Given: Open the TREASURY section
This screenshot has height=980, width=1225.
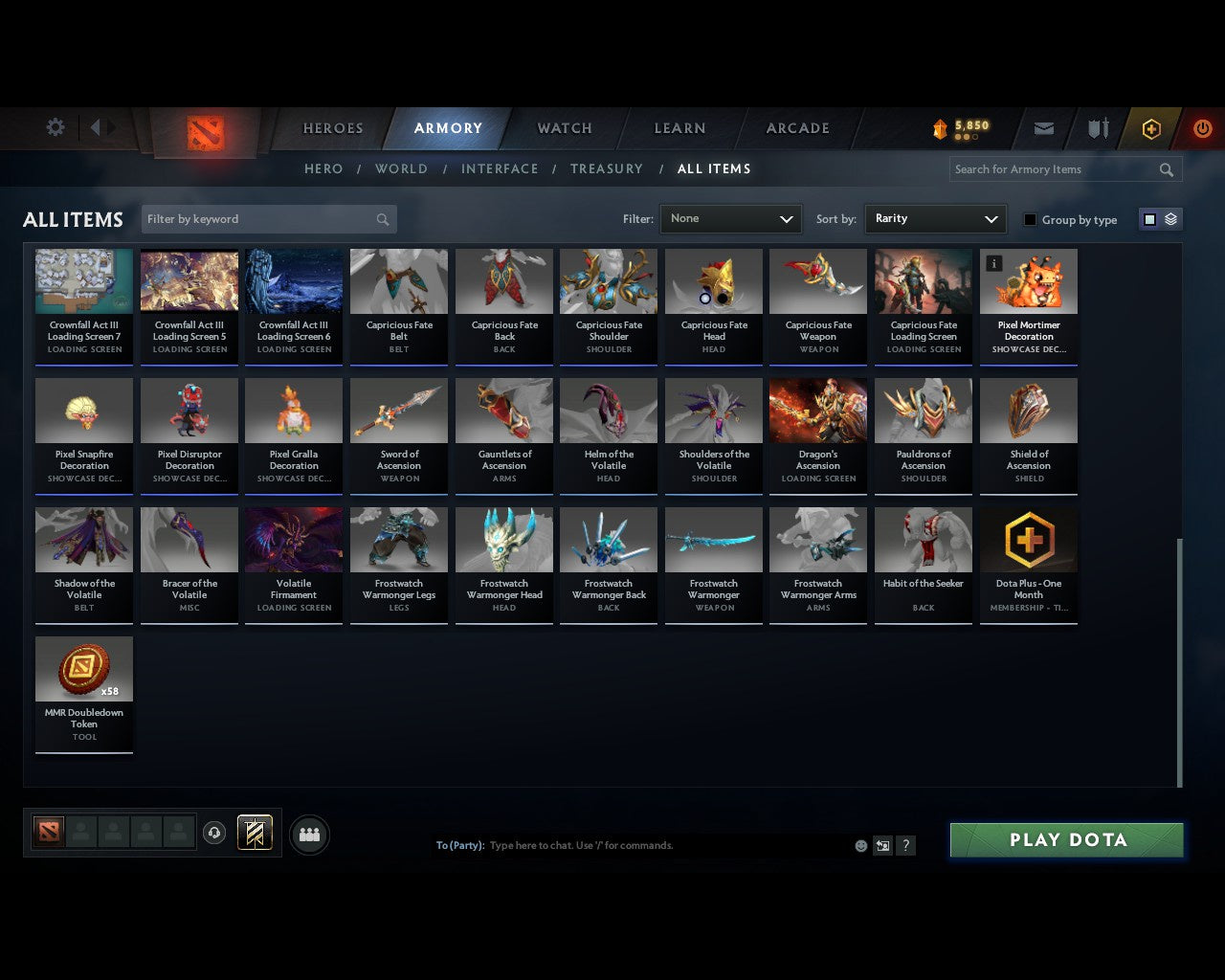Looking at the screenshot, I should click(606, 168).
